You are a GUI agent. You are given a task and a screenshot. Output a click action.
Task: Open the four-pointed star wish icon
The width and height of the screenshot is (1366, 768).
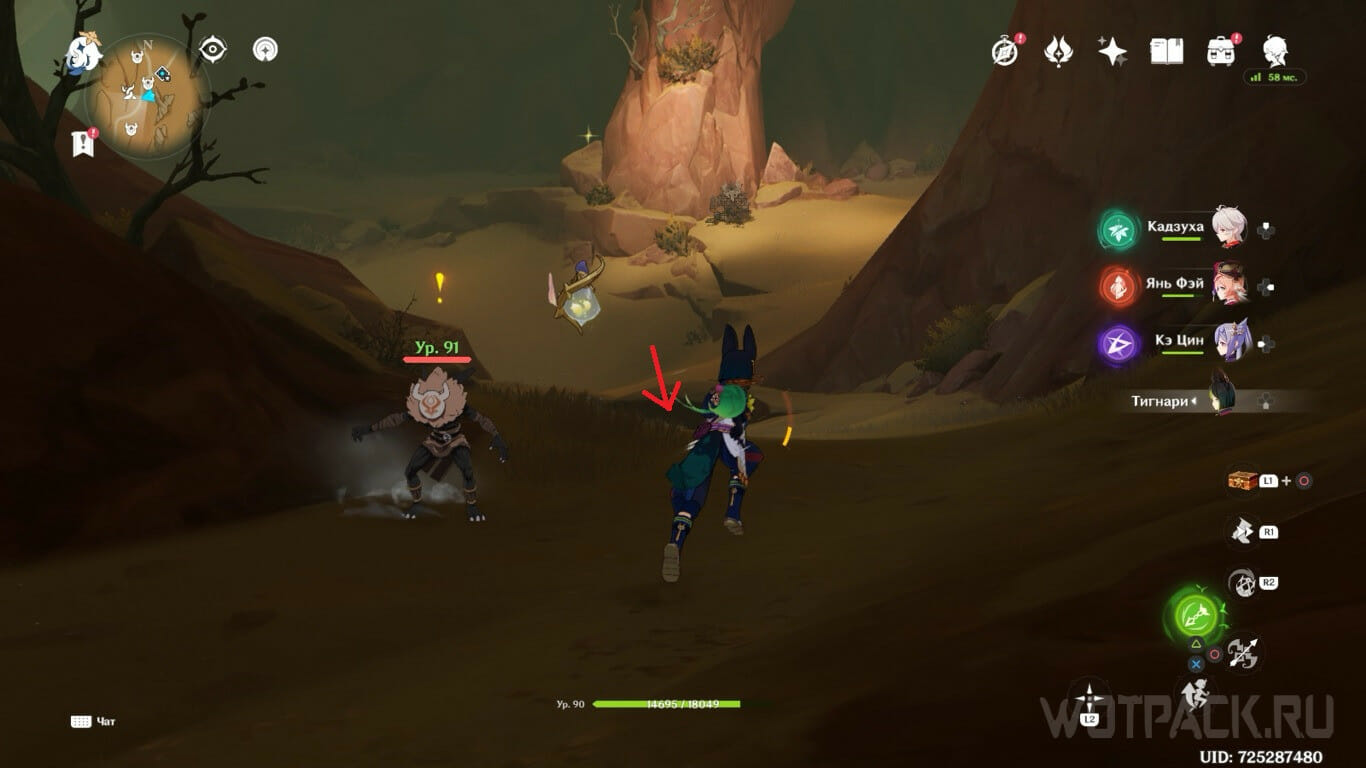point(1112,51)
